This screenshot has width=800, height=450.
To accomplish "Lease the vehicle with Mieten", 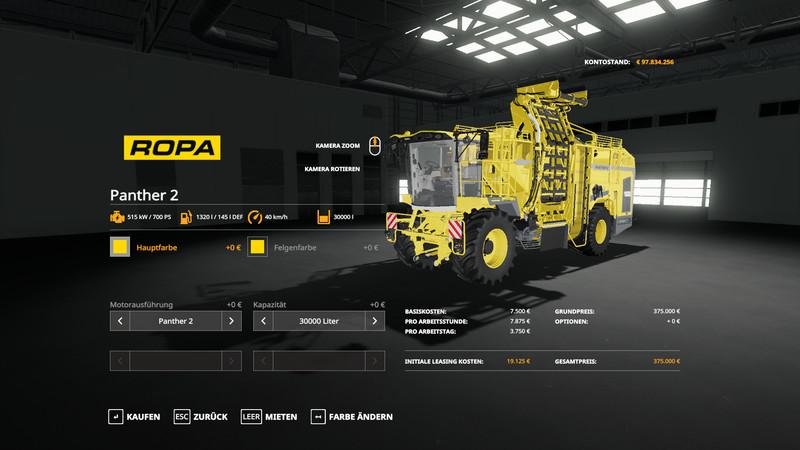I will [267, 416].
